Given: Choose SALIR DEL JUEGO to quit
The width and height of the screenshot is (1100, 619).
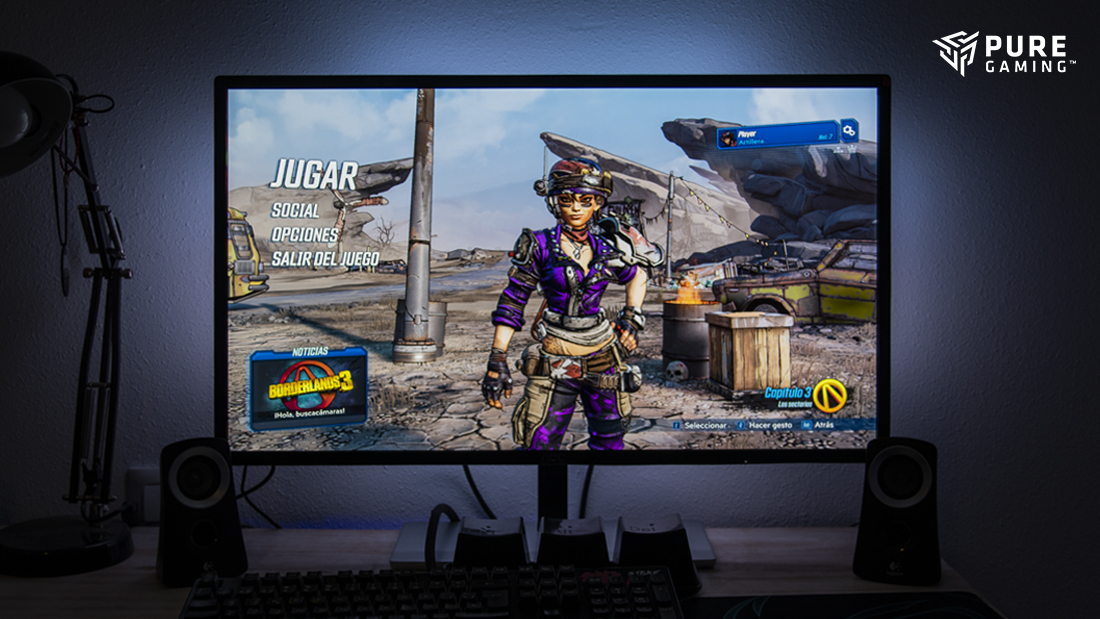Looking at the screenshot, I should 325,258.
